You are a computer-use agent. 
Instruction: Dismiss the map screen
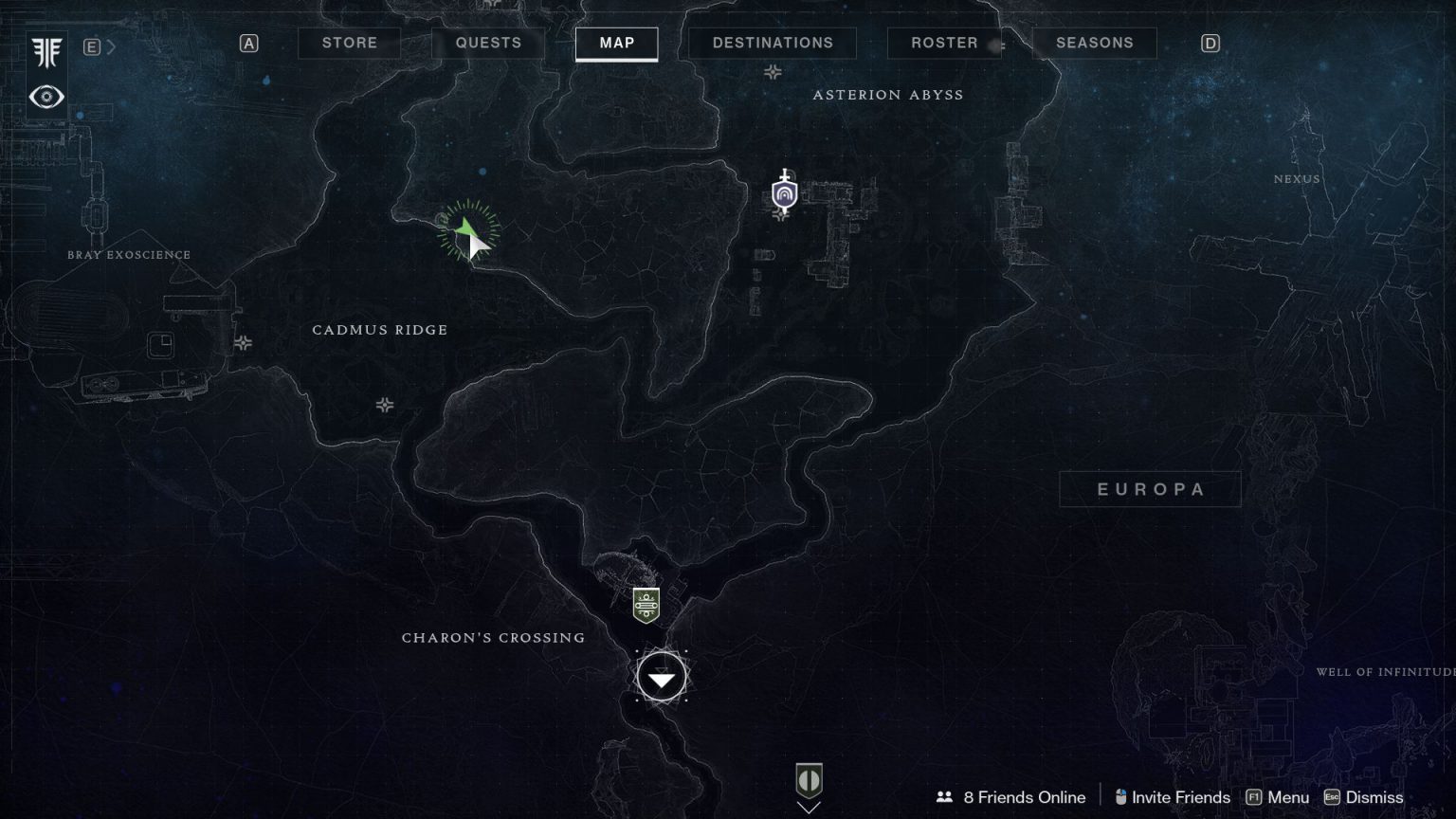[1364, 797]
